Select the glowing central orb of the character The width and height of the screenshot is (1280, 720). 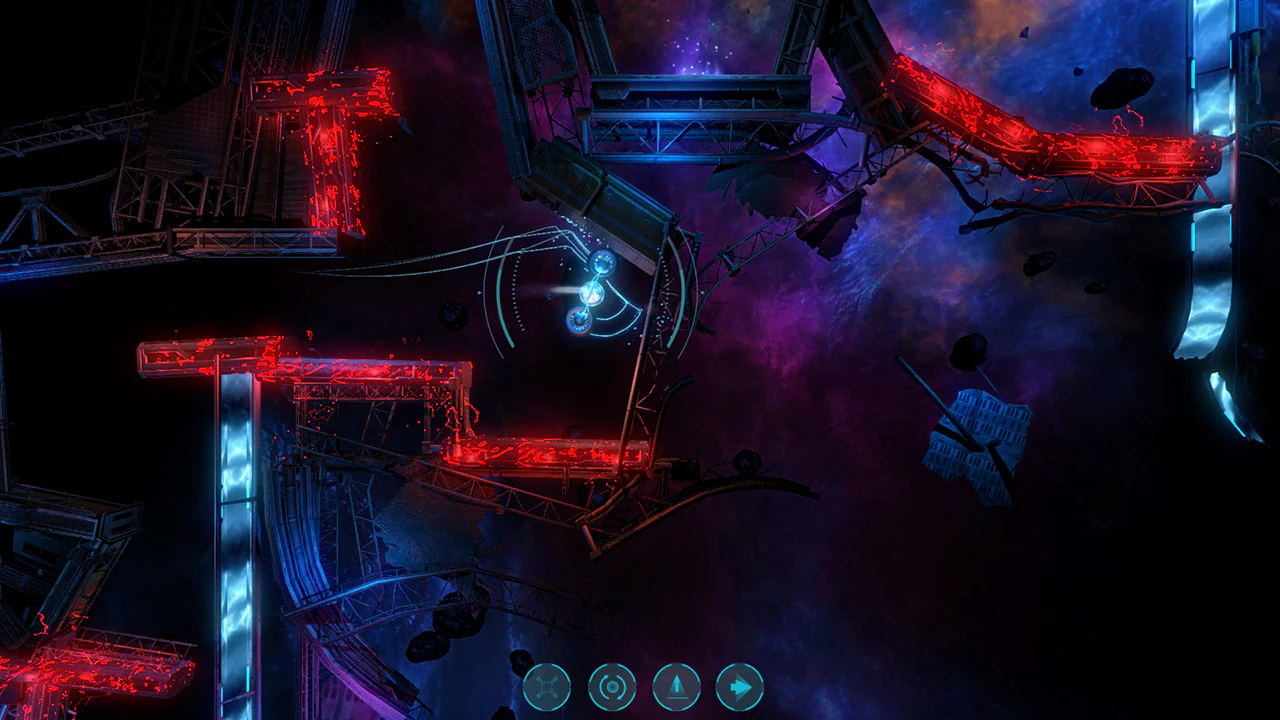click(592, 294)
